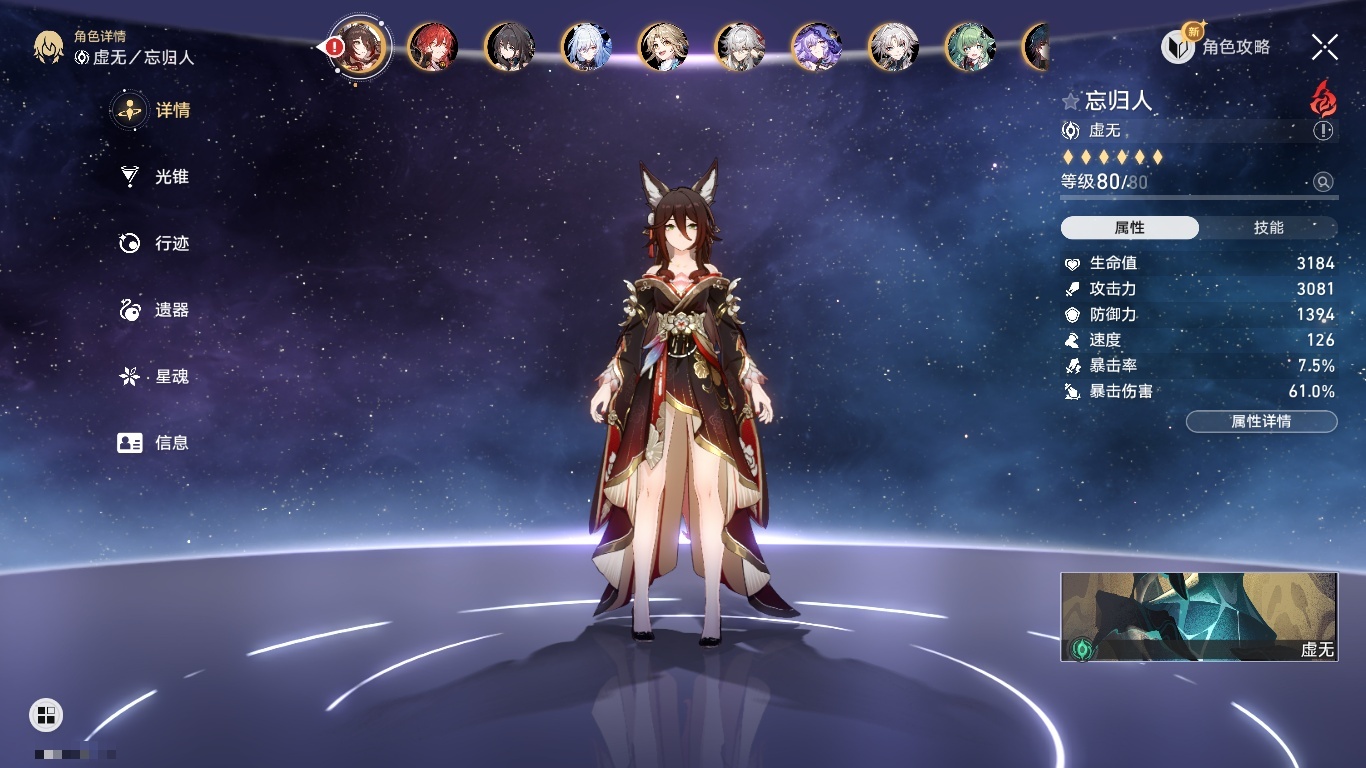Pick the light-blue-haired character portrait
The height and width of the screenshot is (768, 1366).
(586, 47)
